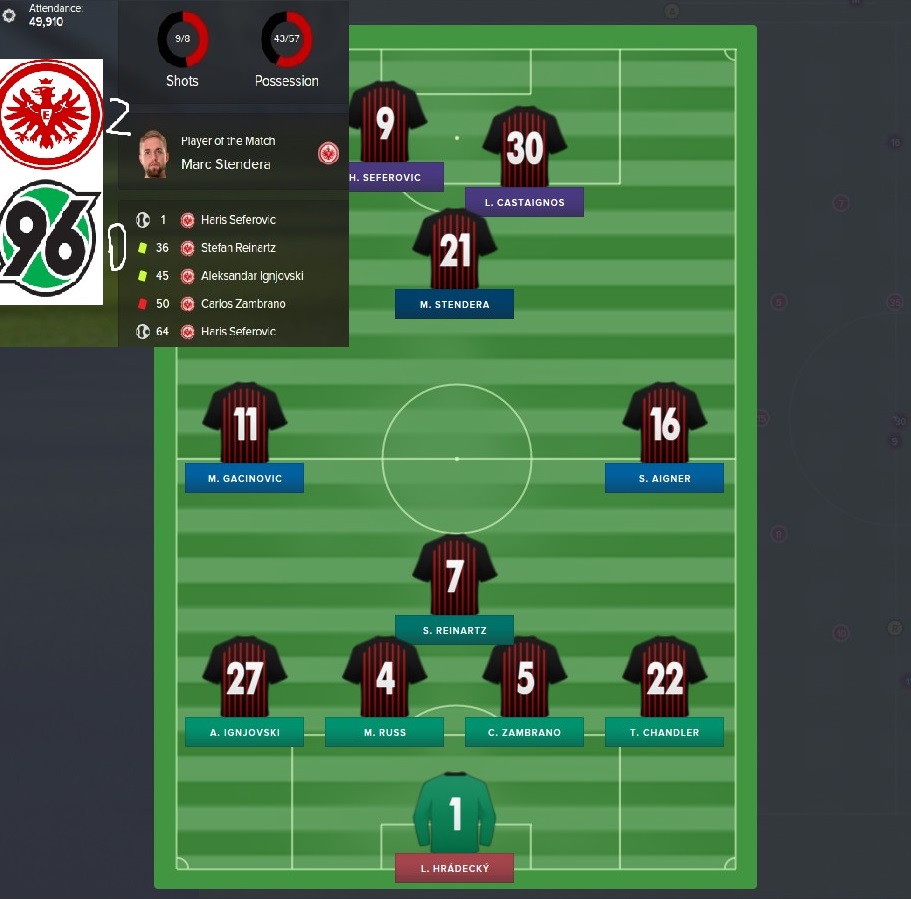Select H. Seferovic's number 9 shirt

coord(385,124)
